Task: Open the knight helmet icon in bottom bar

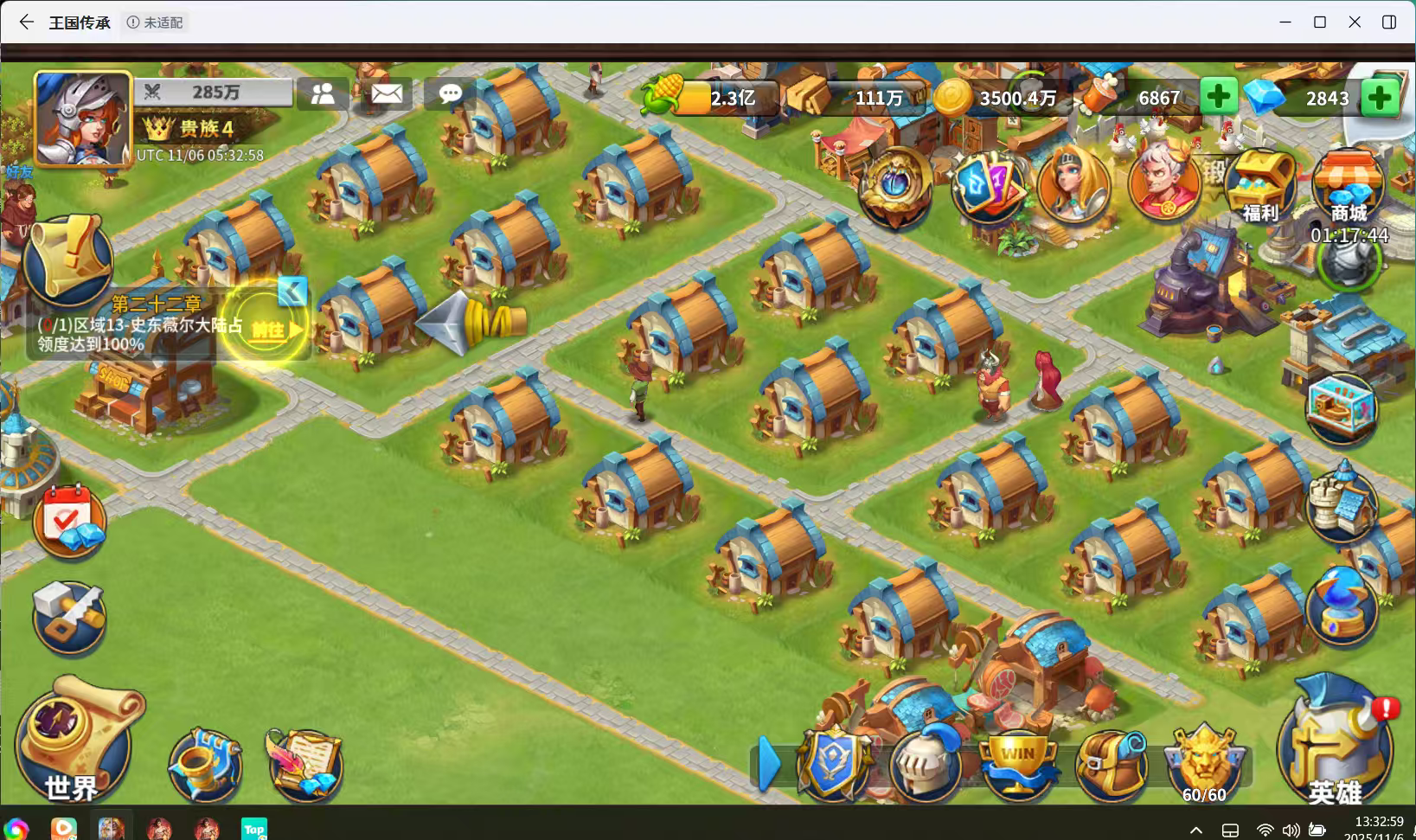Action: 926,764
